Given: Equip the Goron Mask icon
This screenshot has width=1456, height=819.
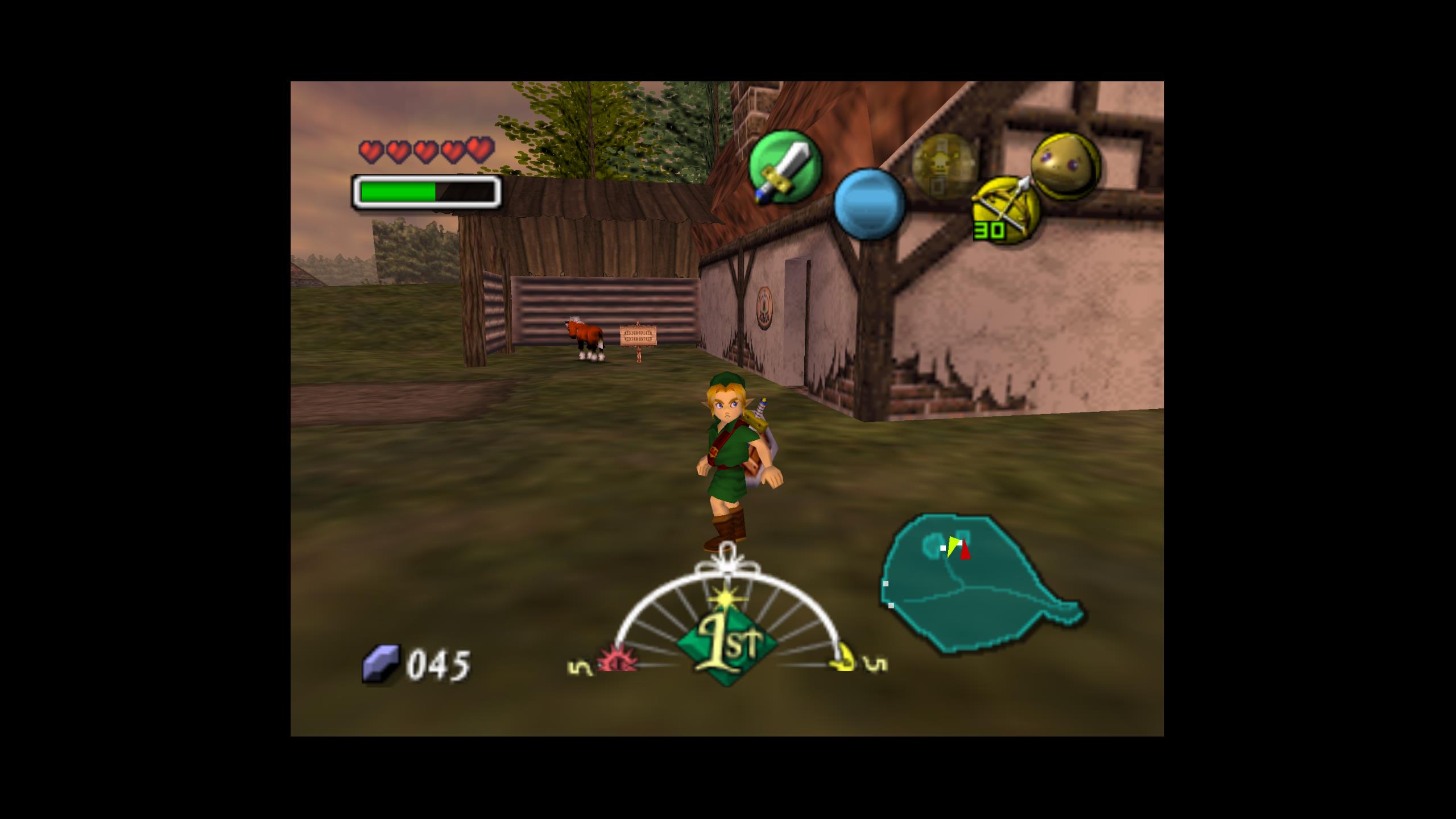Looking at the screenshot, I should 1065,166.
